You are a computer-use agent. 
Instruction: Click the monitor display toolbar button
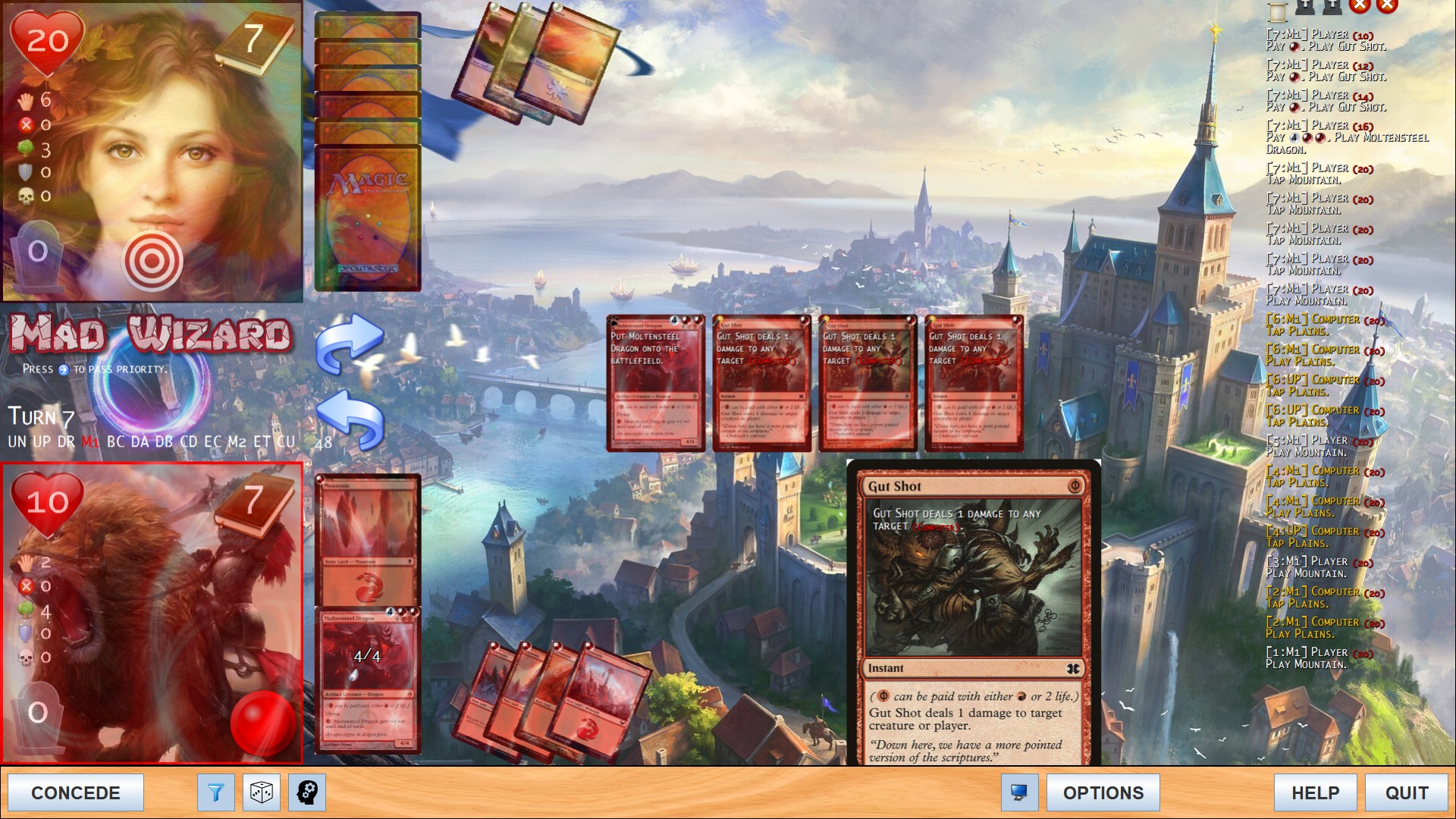[x=1019, y=792]
